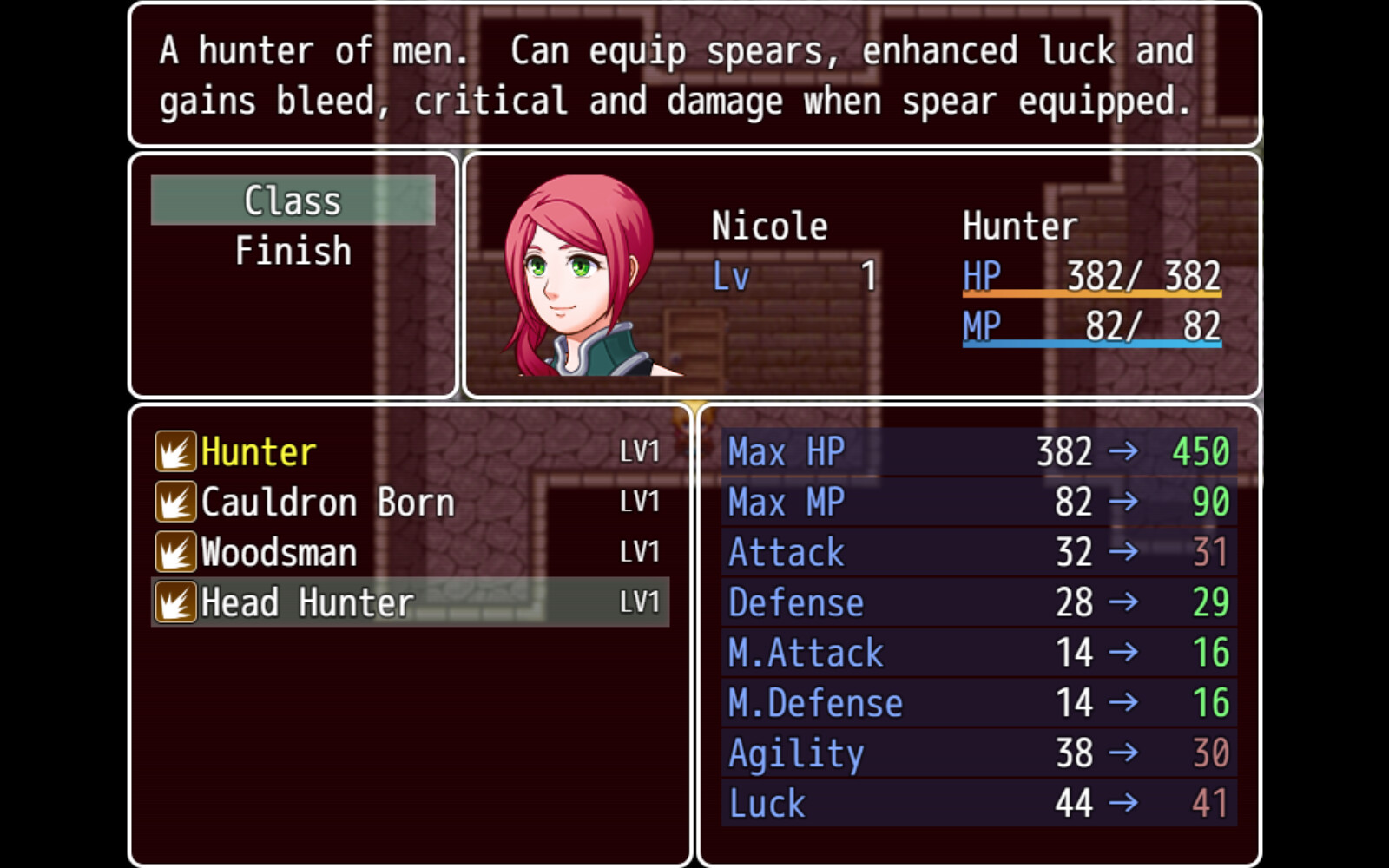
Task: Select the Head Hunter class entry
Action: click(304, 602)
